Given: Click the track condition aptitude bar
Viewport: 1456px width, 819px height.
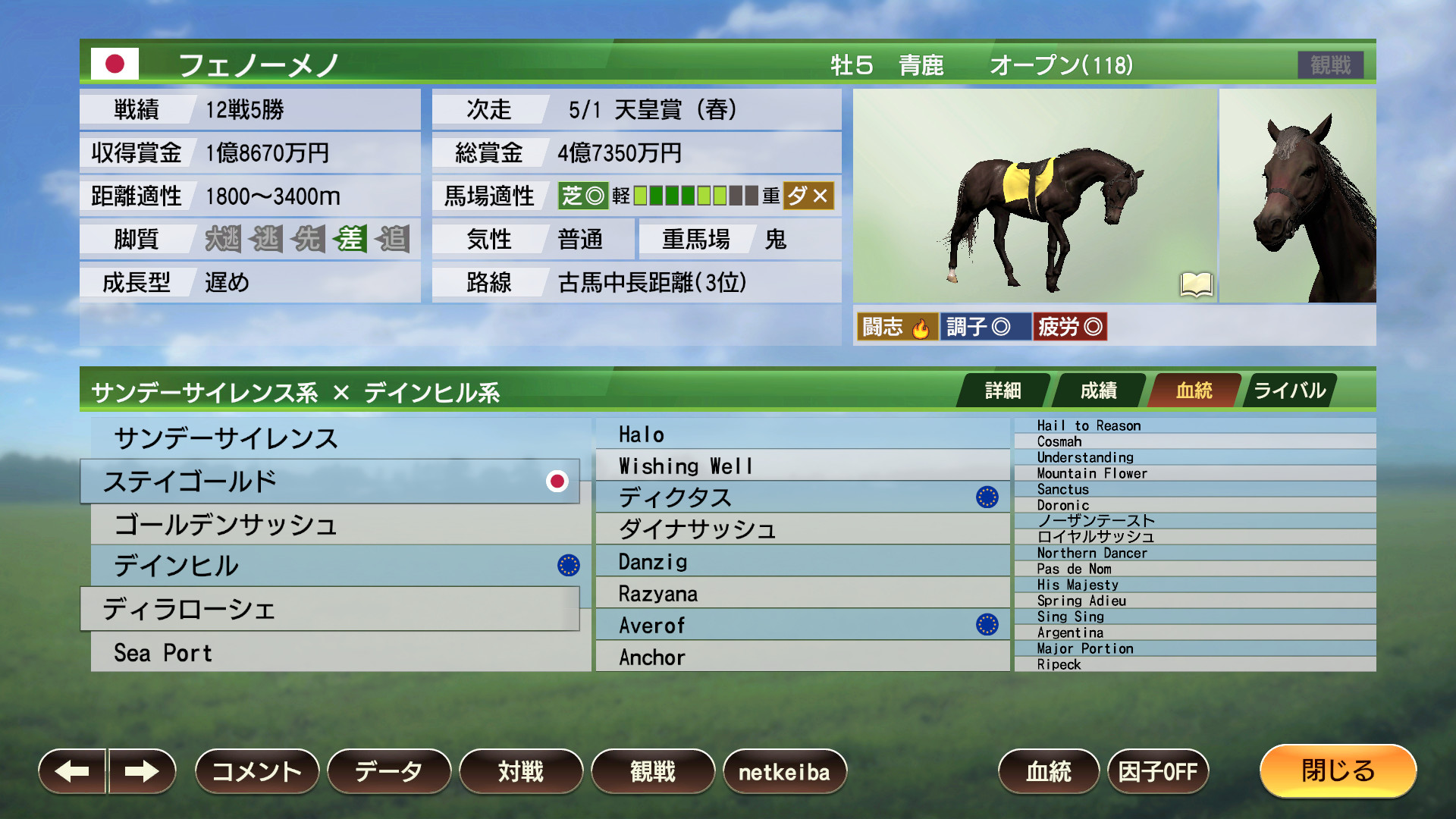Looking at the screenshot, I should pos(694,196).
